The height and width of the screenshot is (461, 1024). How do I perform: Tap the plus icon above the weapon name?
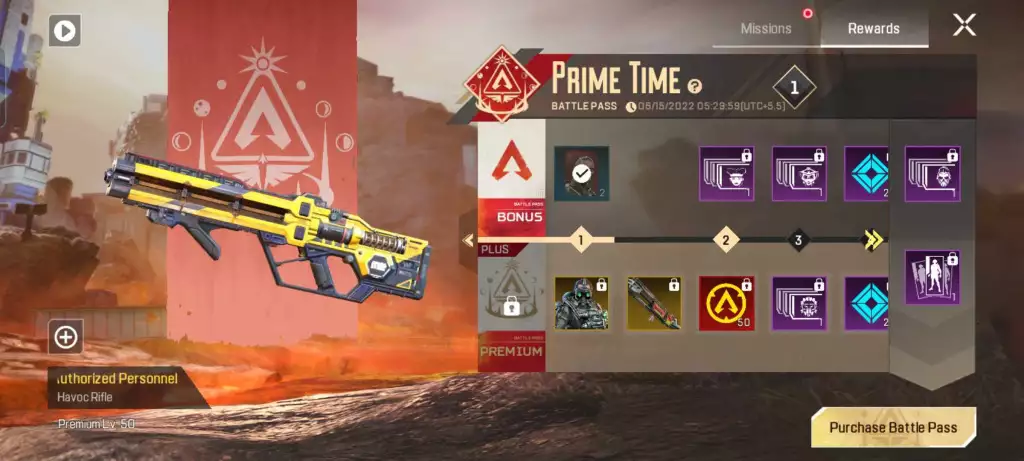pyautogui.click(x=66, y=337)
